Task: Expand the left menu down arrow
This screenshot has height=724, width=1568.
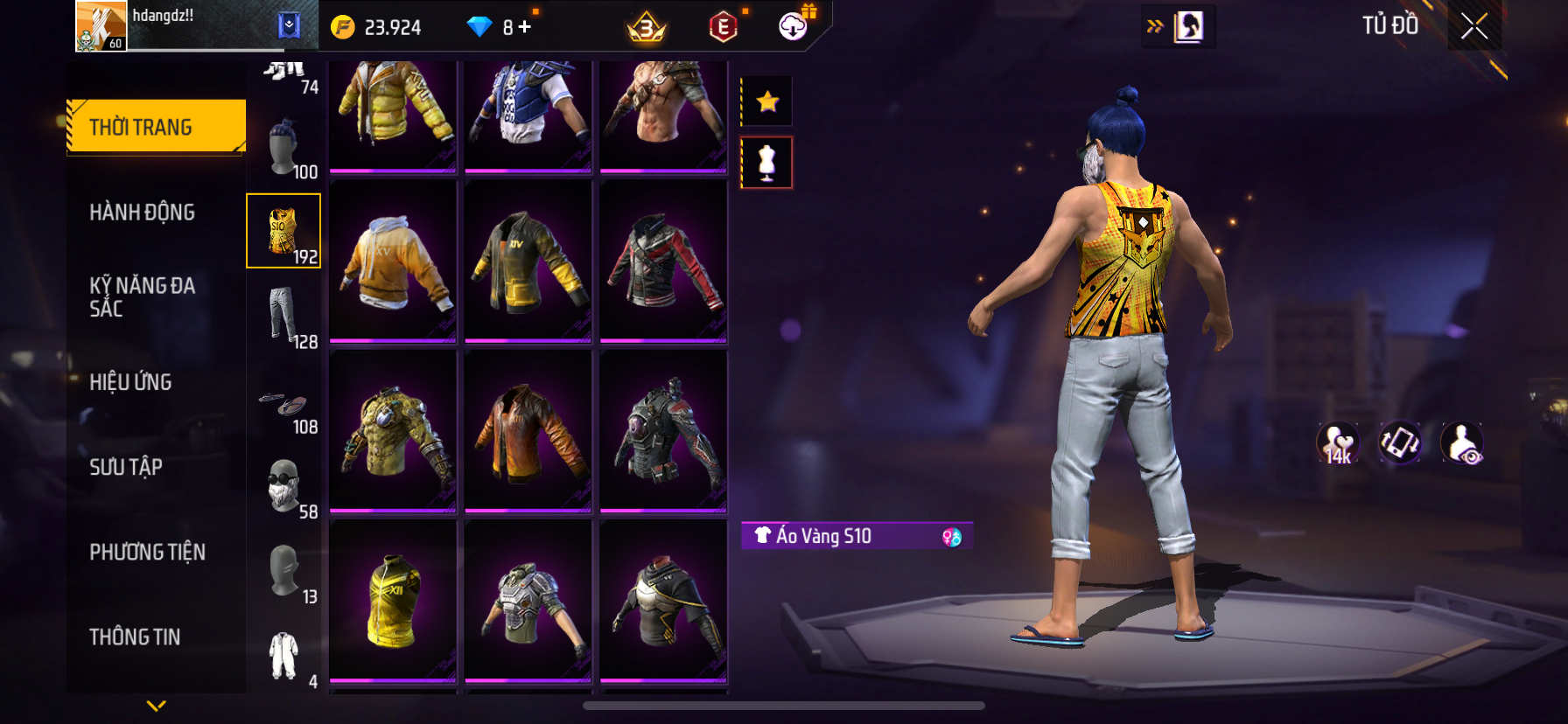Action: click(157, 706)
